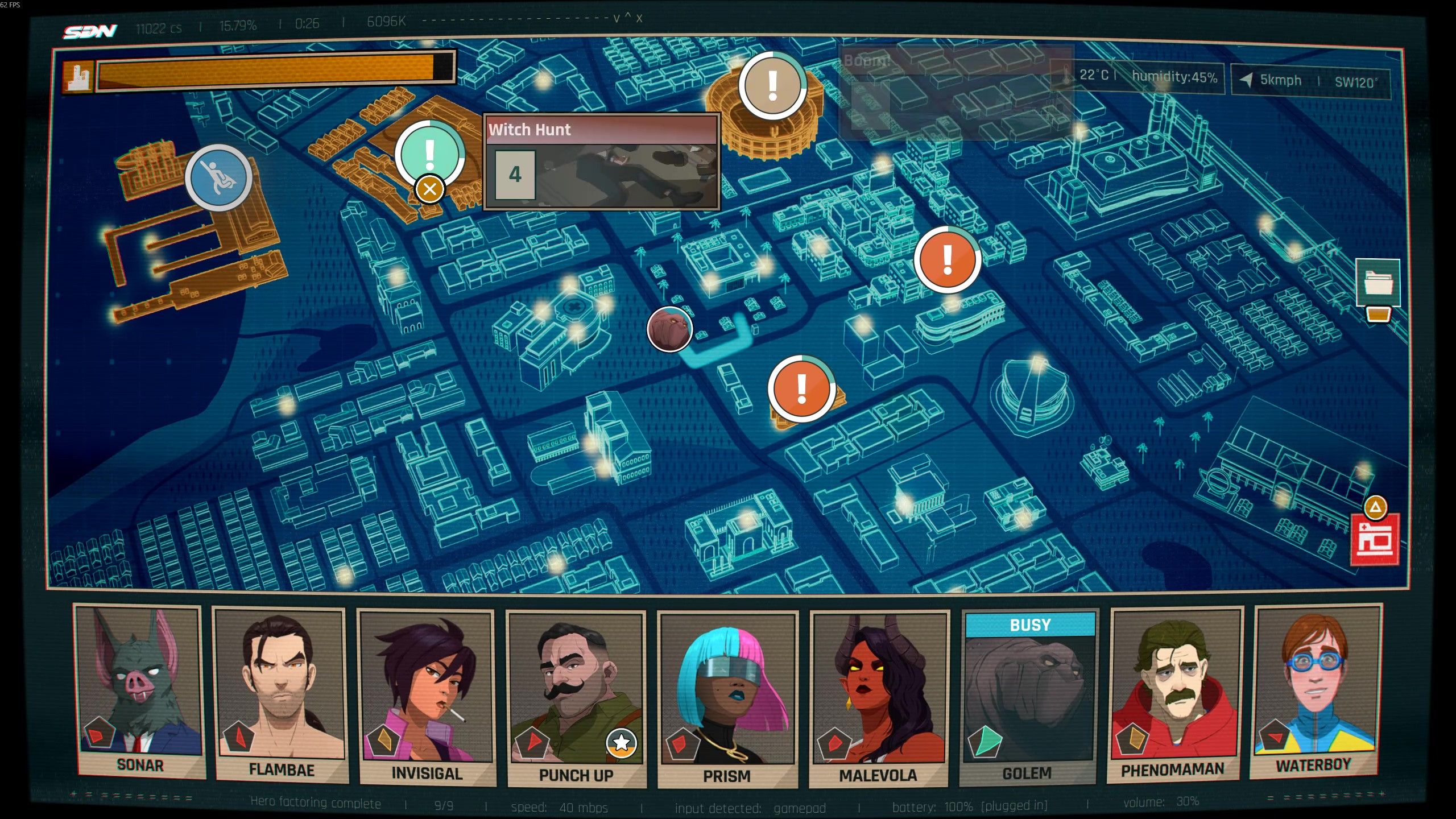This screenshot has width=1456, height=819.
Task: Click the blue flying hero marker
Action: tap(218, 177)
